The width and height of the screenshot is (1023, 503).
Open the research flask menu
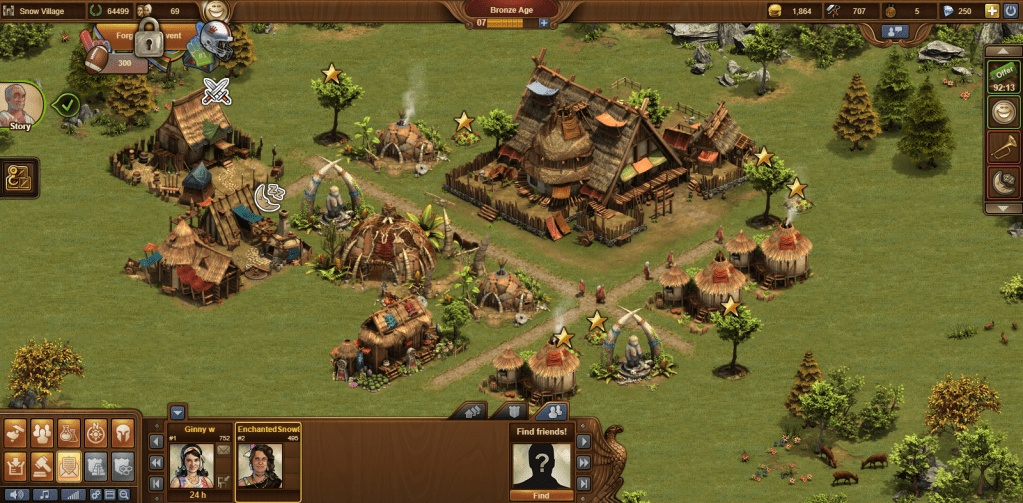(x=69, y=432)
